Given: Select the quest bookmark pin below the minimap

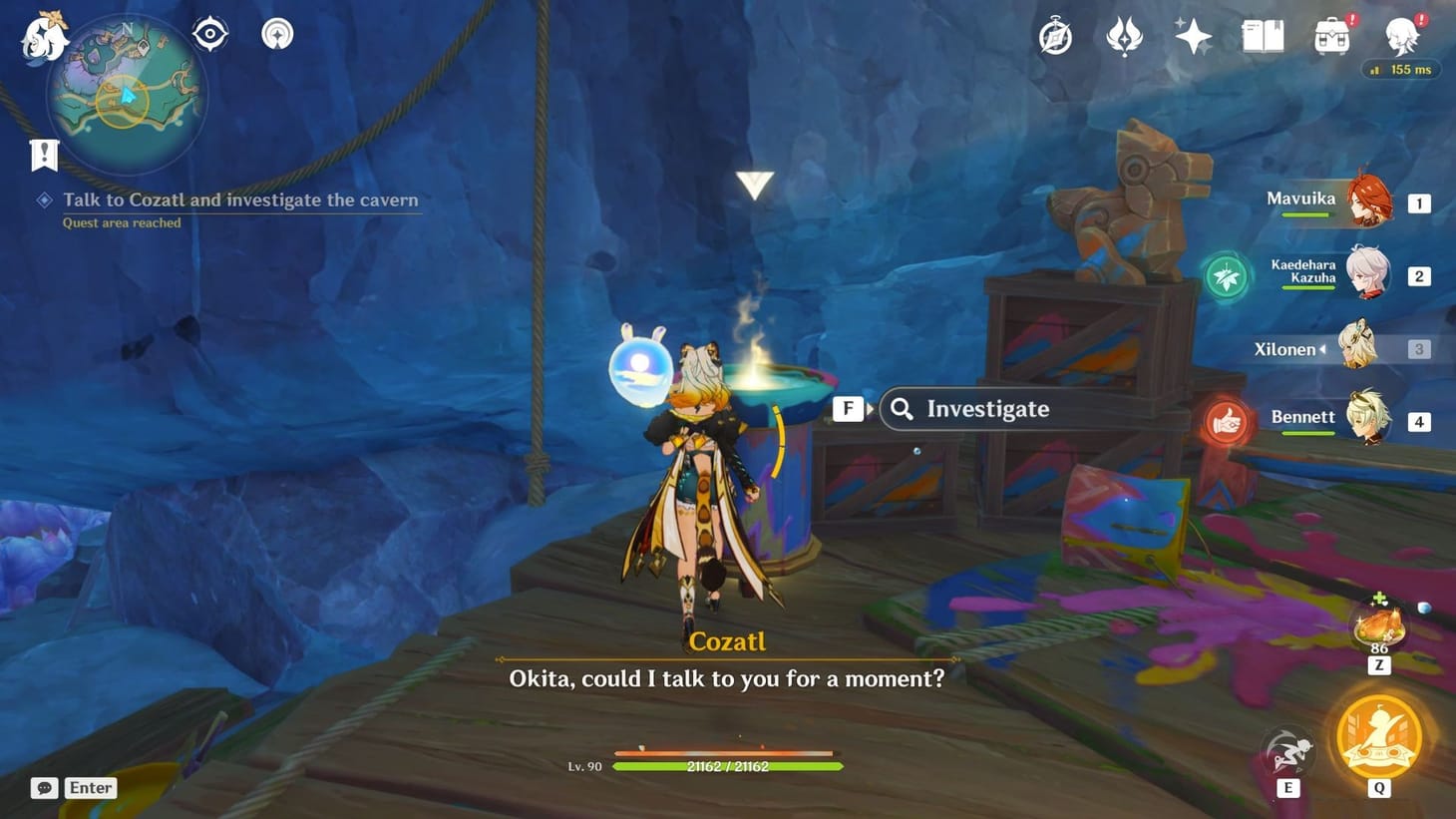Looking at the screenshot, I should [44, 155].
